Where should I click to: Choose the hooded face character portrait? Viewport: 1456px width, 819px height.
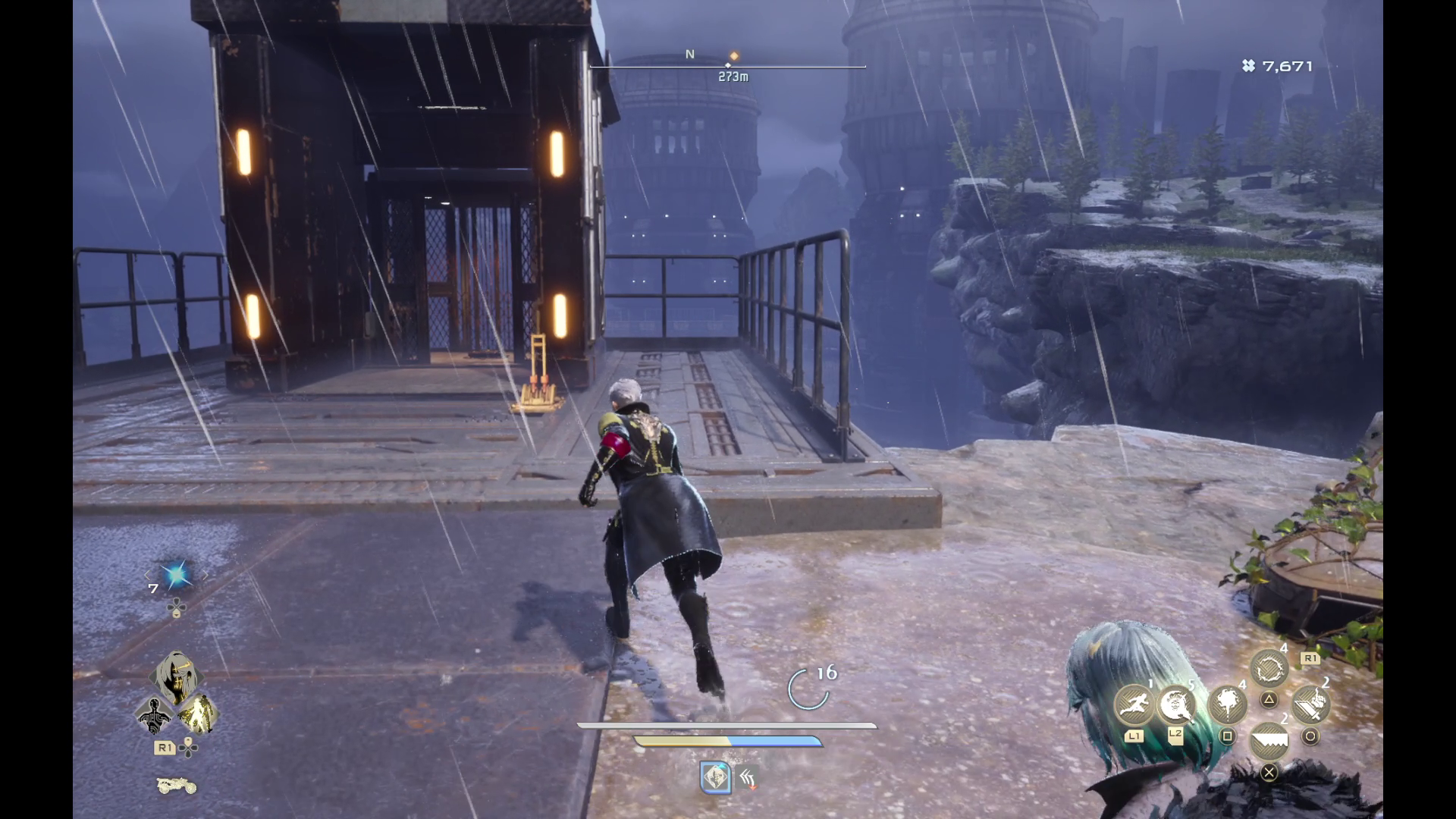176,677
